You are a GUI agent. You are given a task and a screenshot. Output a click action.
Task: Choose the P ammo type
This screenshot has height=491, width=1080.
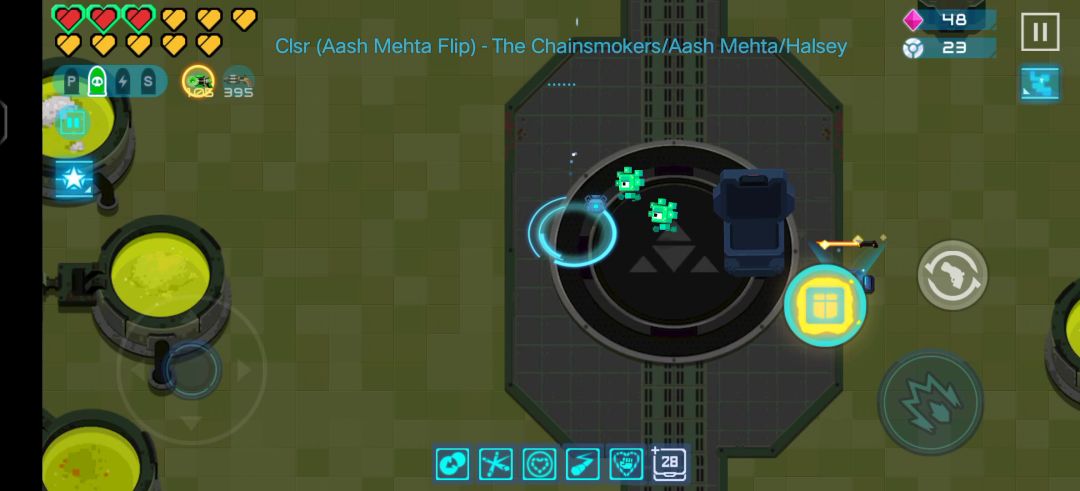tap(72, 82)
